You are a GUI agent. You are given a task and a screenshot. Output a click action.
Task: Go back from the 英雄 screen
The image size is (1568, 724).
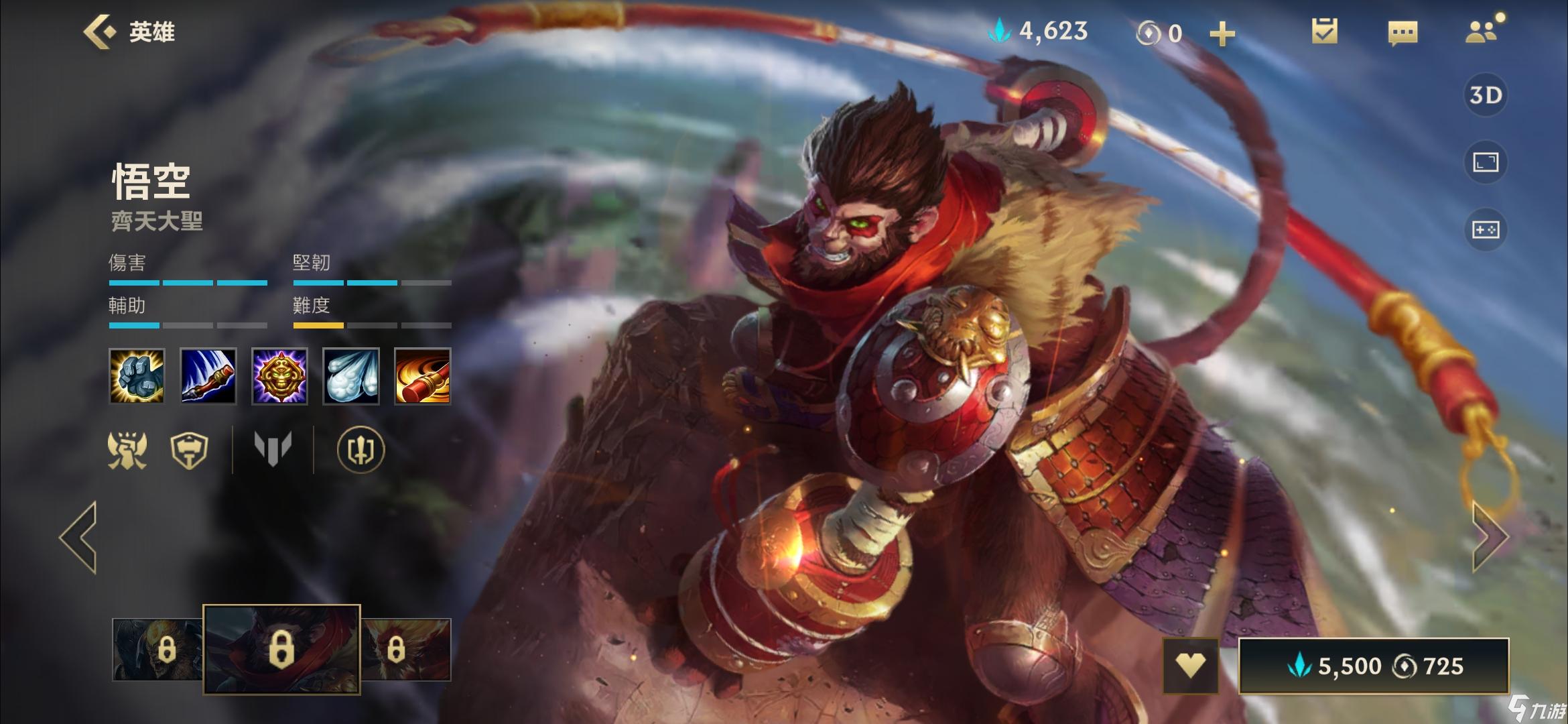point(99,32)
